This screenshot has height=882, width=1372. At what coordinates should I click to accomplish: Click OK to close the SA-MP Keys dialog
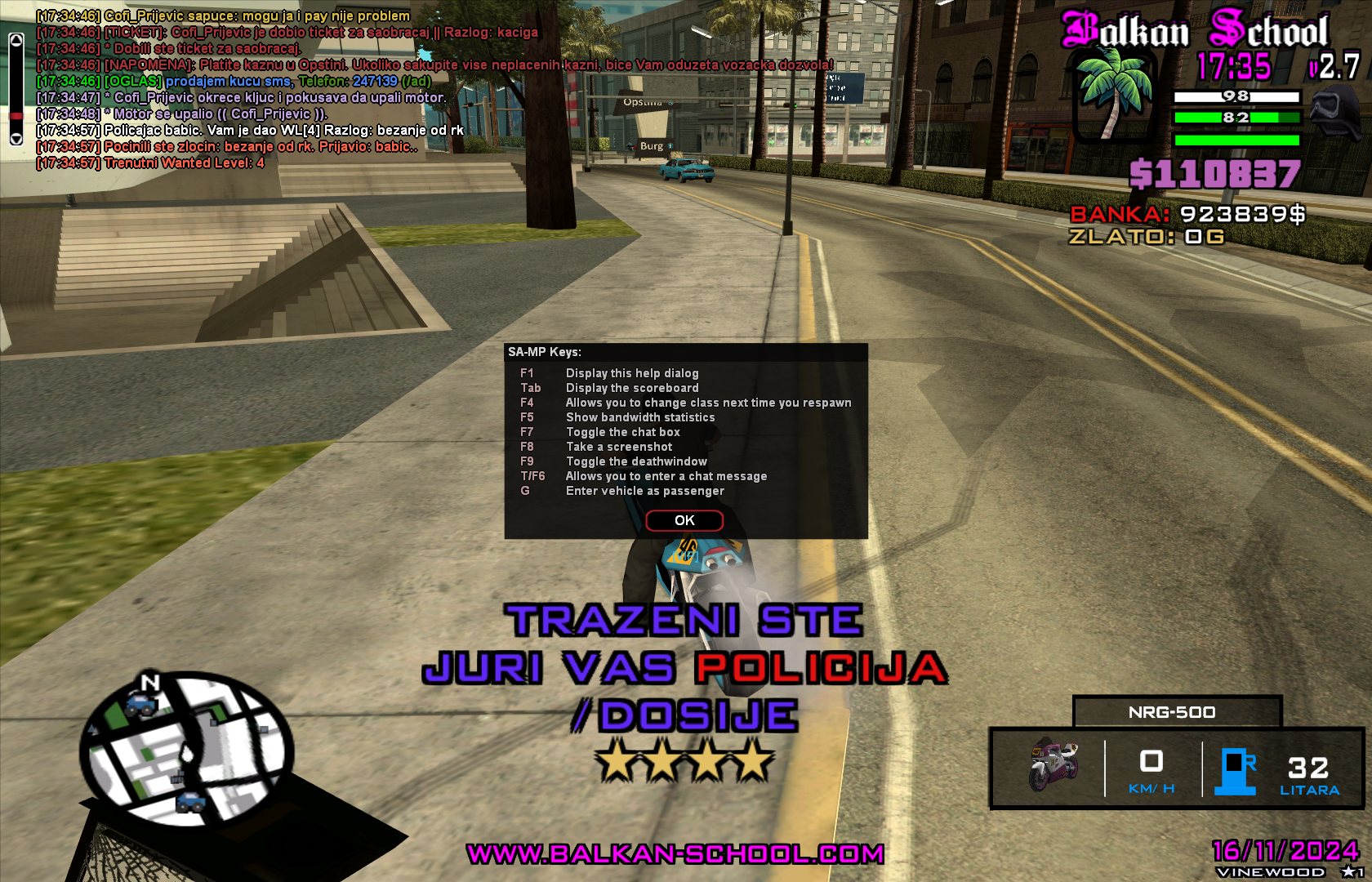pos(684,520)
